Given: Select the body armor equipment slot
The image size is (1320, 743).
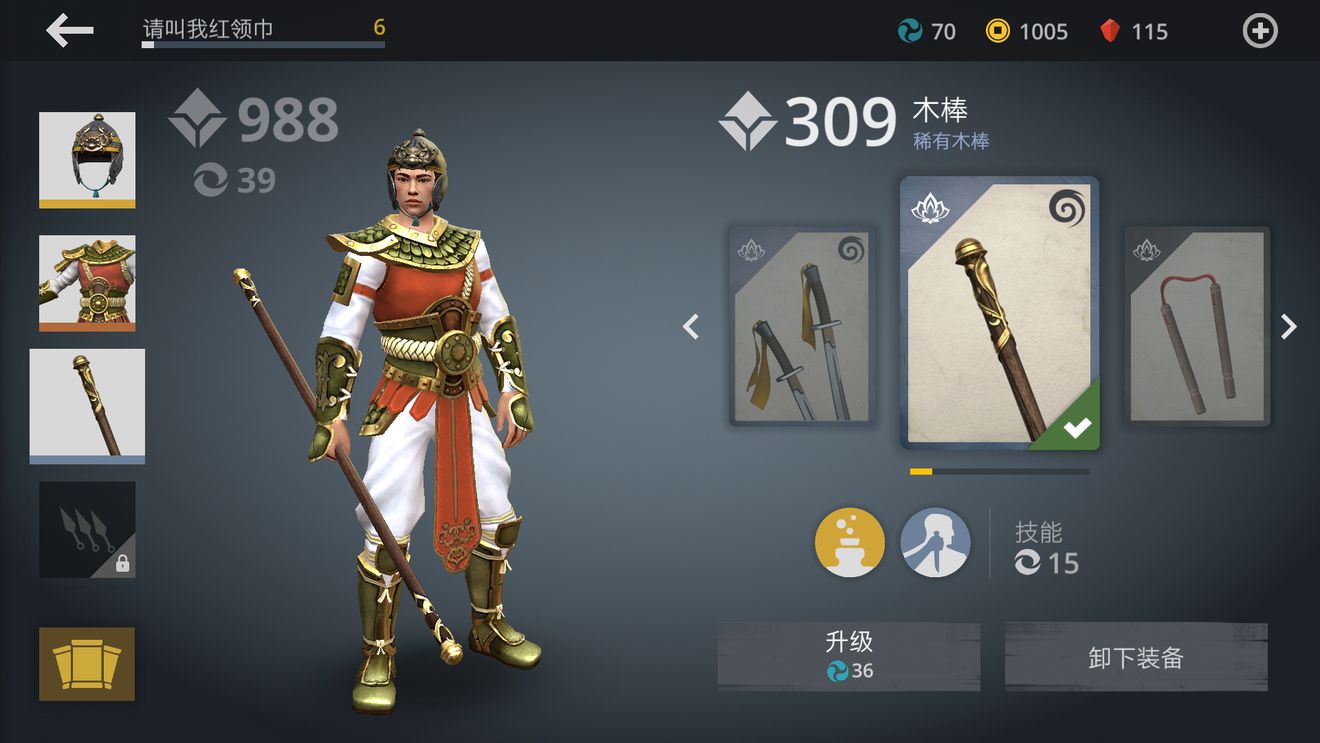Looking at the screenshot, I should pos(87,283).
